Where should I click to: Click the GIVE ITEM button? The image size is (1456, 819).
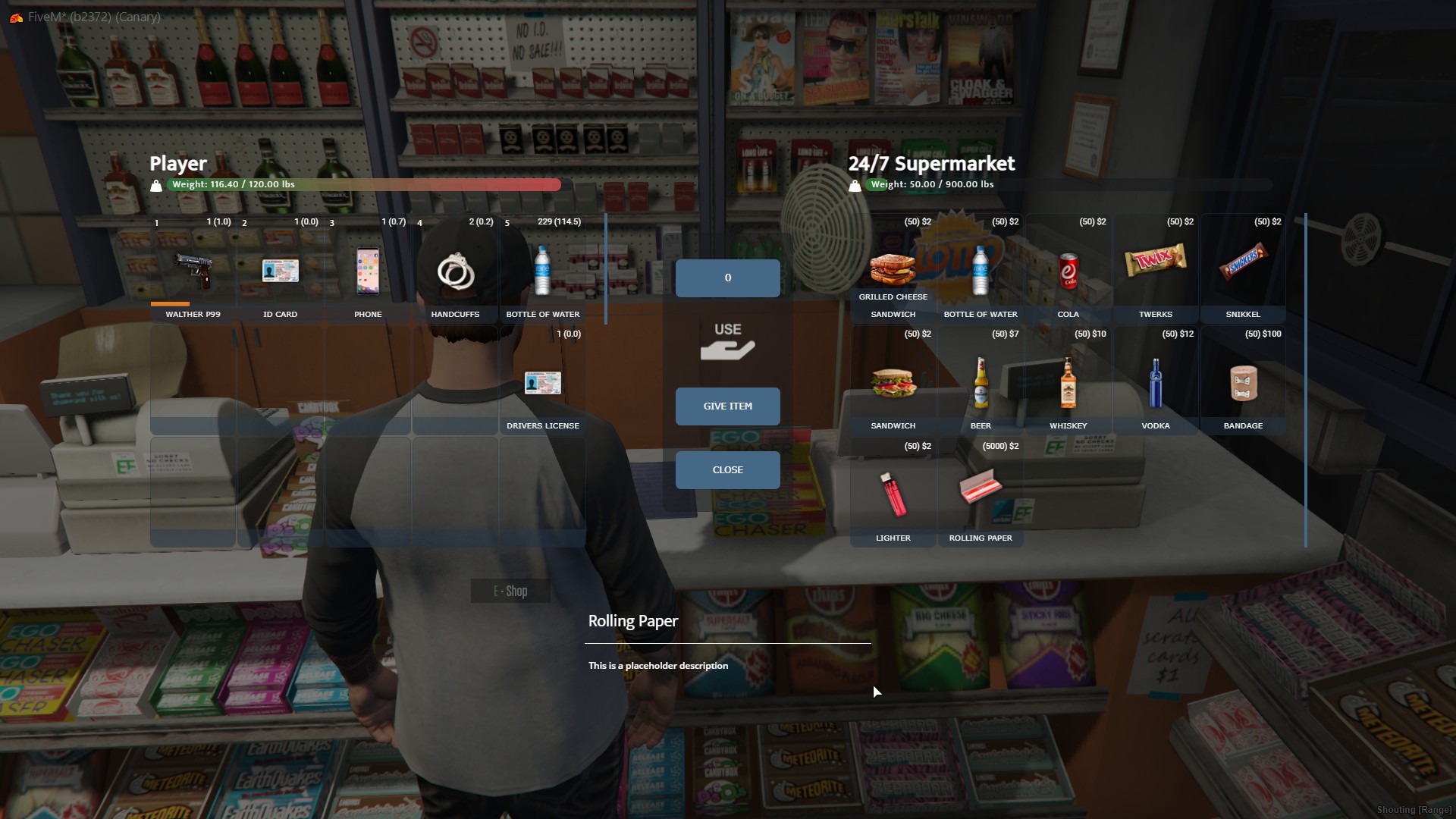point(727,406)
